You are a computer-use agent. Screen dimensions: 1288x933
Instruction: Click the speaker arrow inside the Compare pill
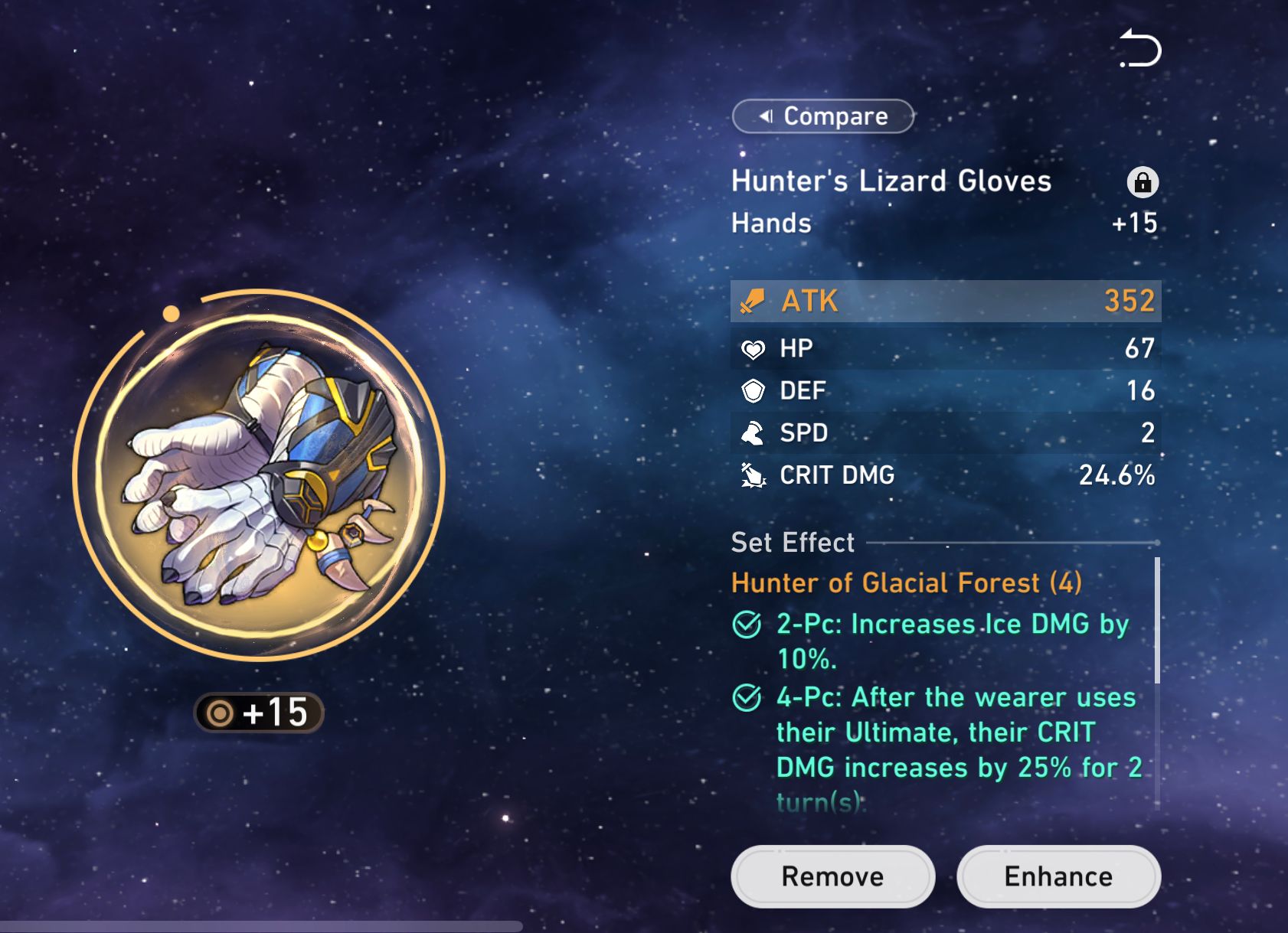click(766, 116)
